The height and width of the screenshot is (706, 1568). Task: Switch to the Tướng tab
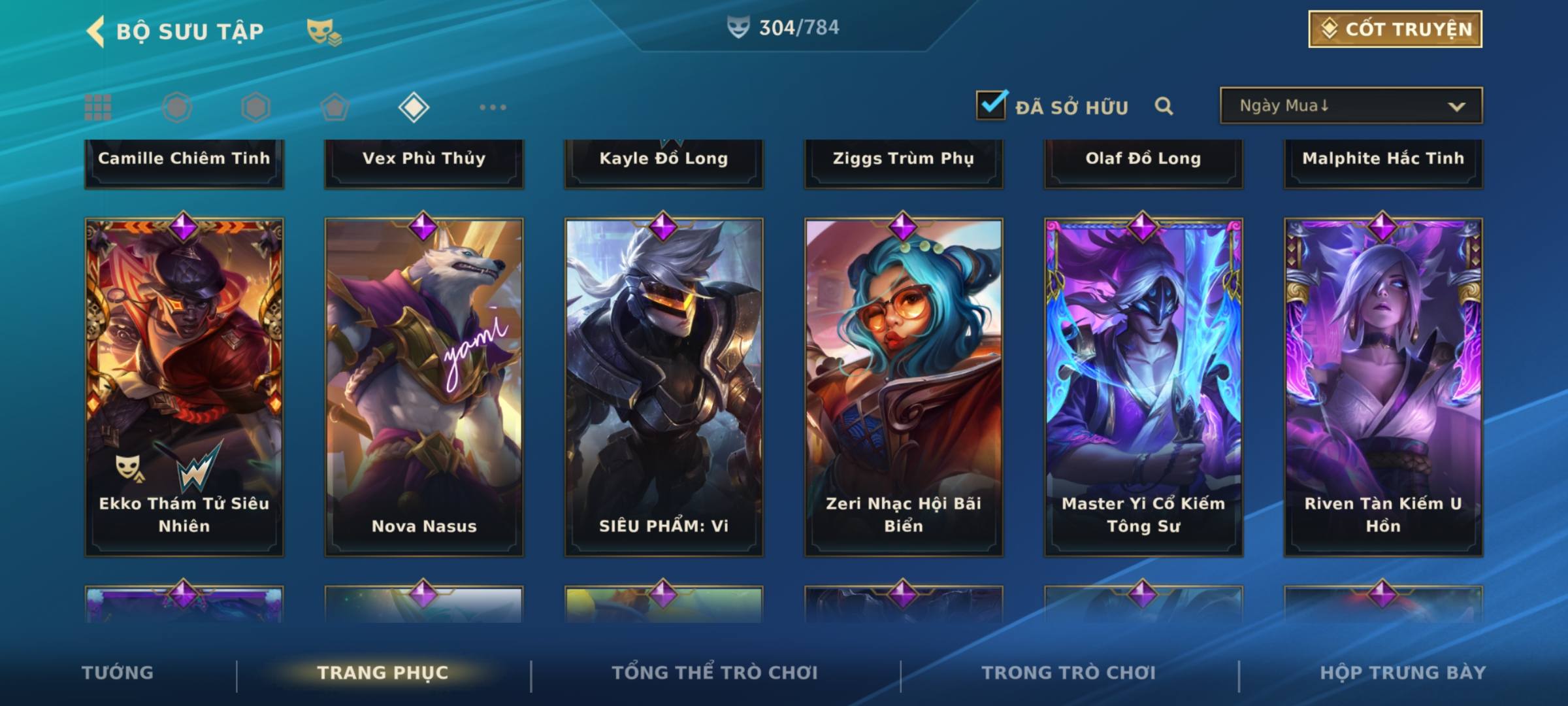(118, 673)
